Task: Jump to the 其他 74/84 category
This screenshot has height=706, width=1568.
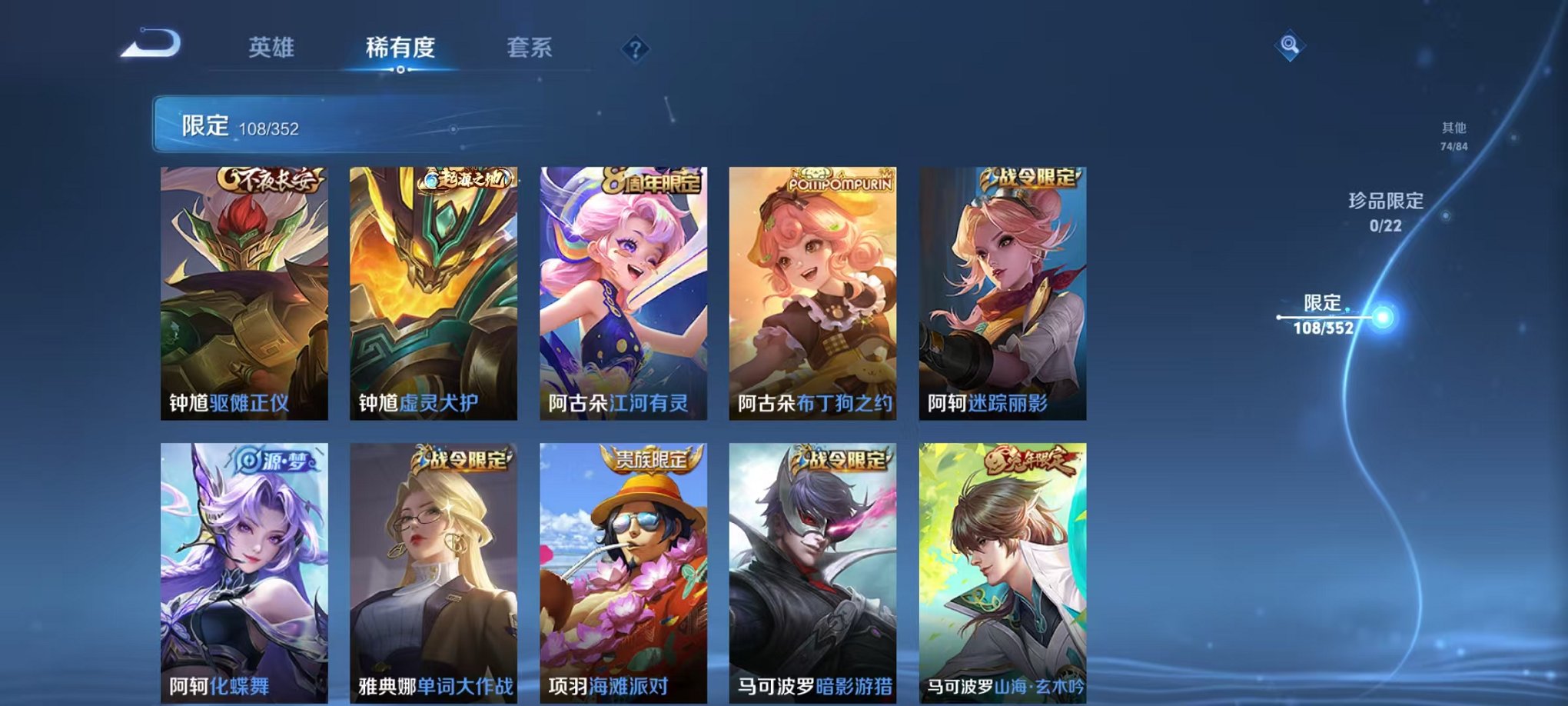Action: point(1453,137)
